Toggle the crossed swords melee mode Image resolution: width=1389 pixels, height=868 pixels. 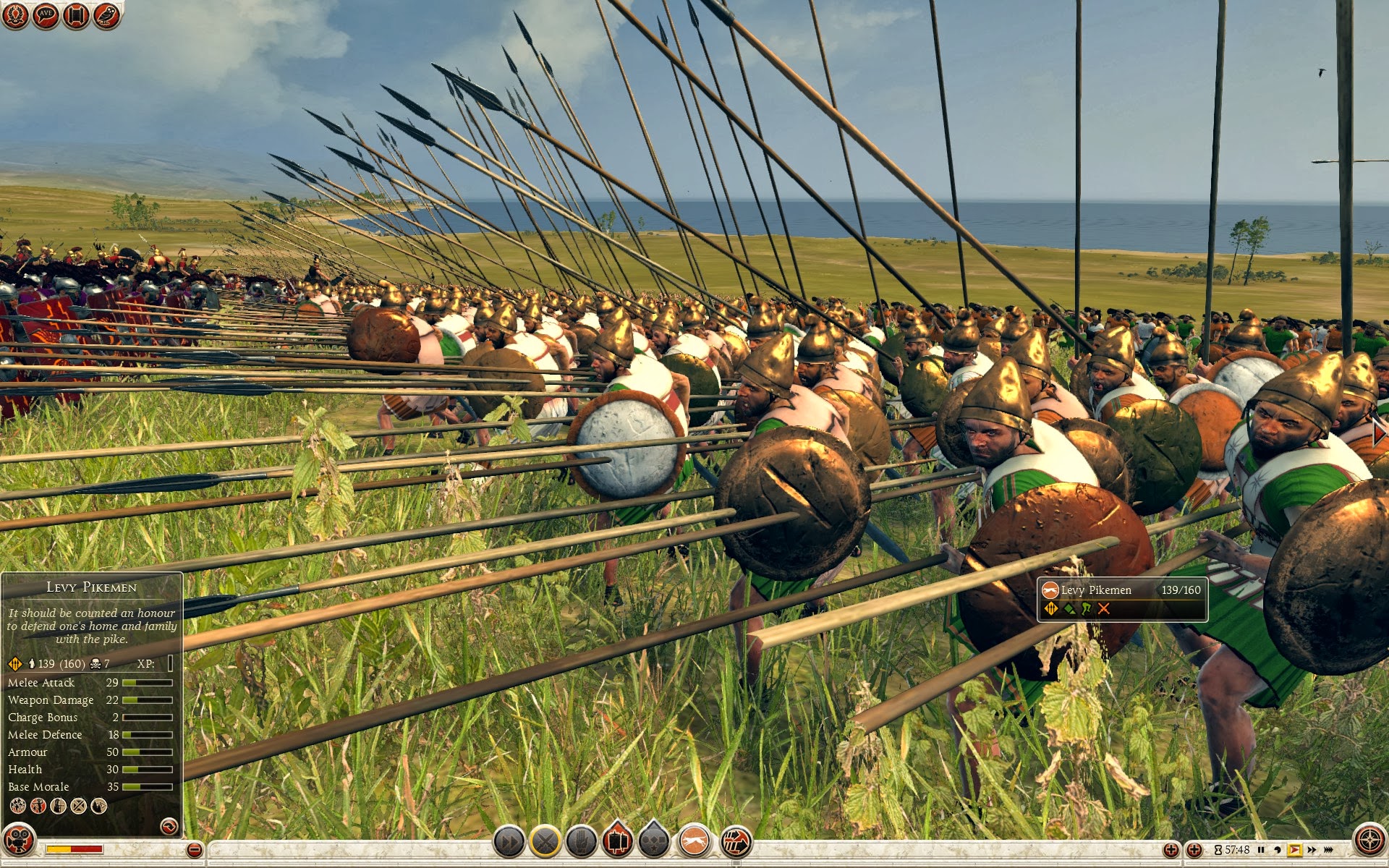click(545, 842)
